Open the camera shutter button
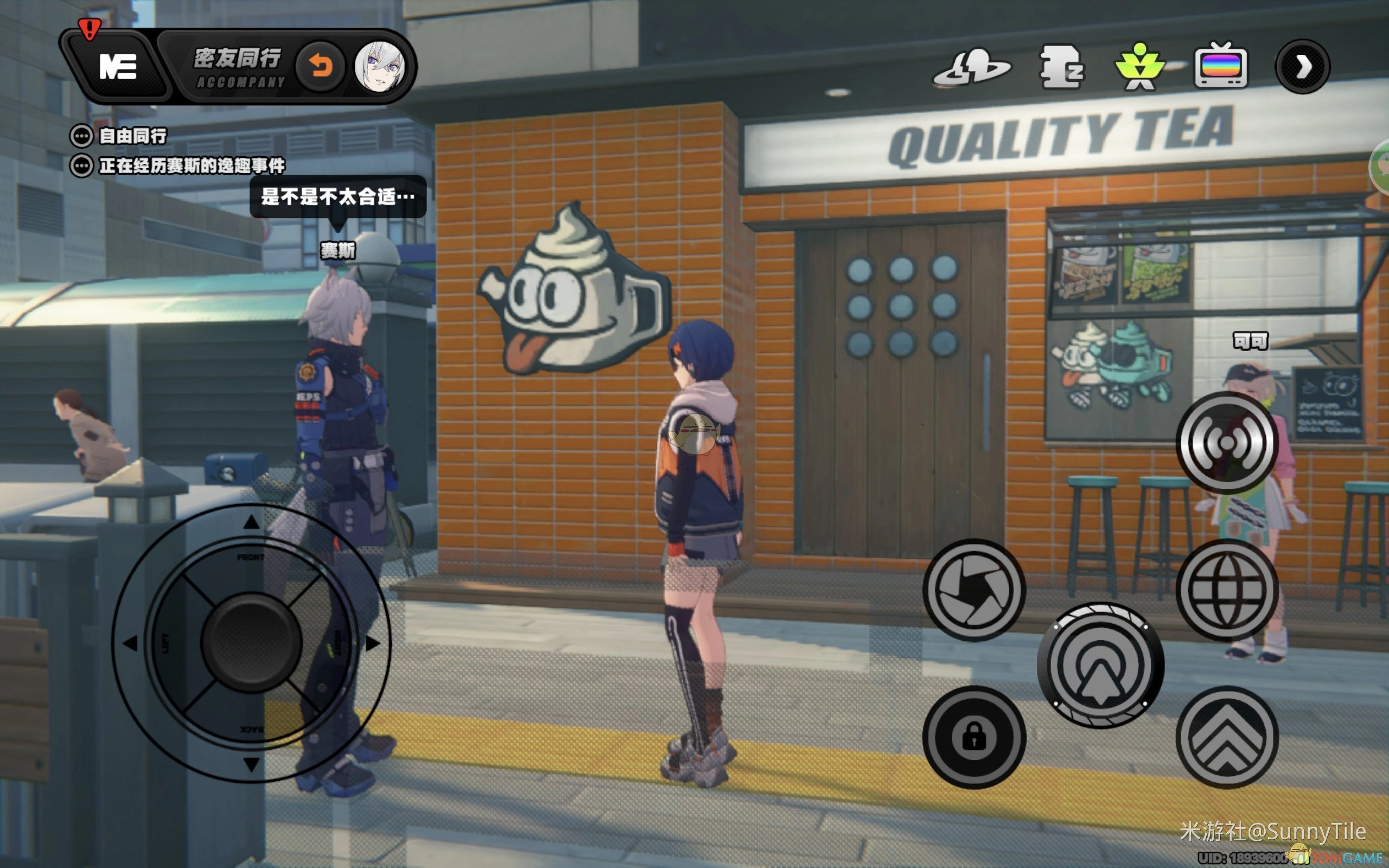Image resolution: width=1389 pixels, height=868 pixels. pos(973,590)
